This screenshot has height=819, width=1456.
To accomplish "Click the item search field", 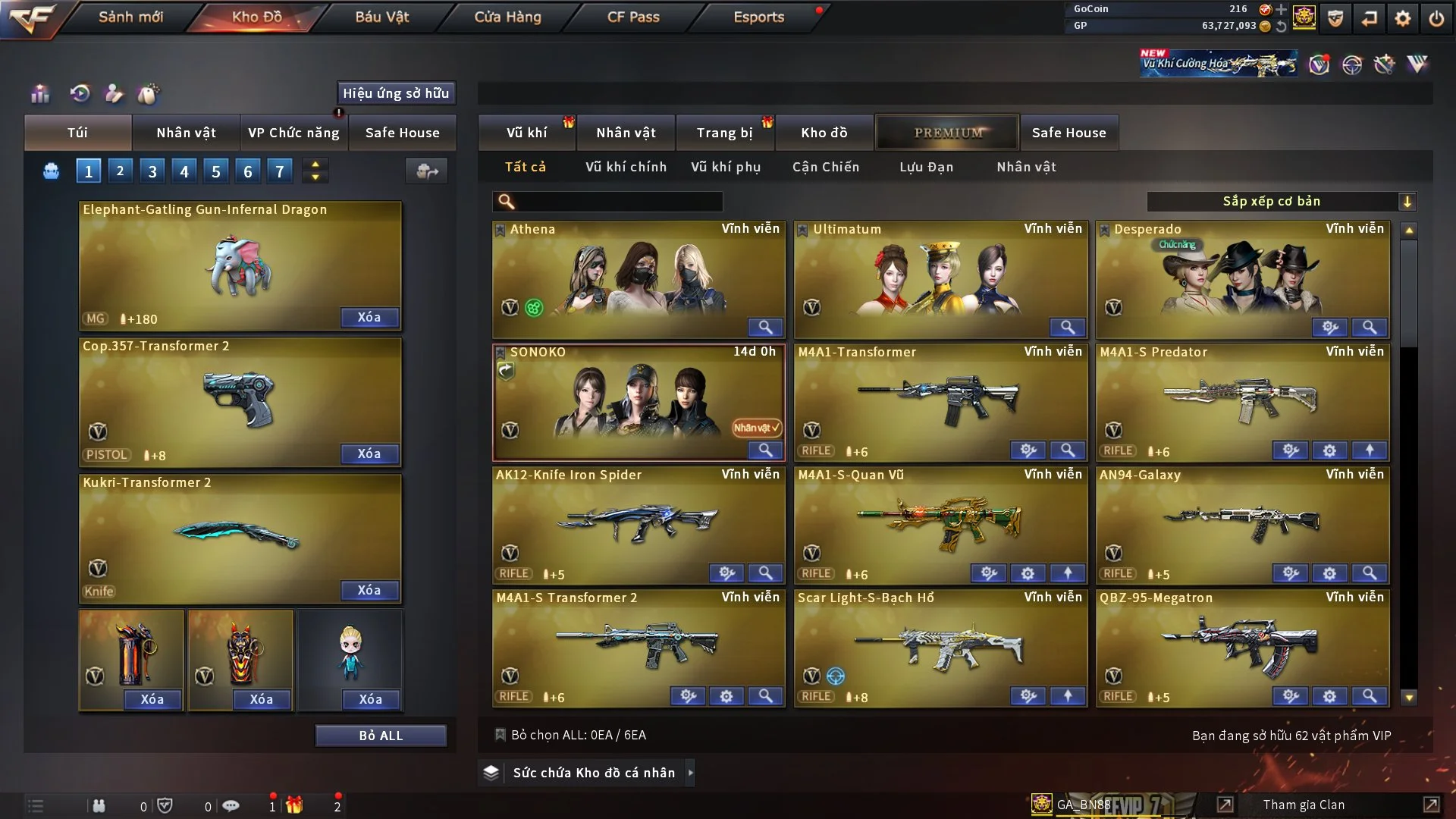I will click(618, 202).
